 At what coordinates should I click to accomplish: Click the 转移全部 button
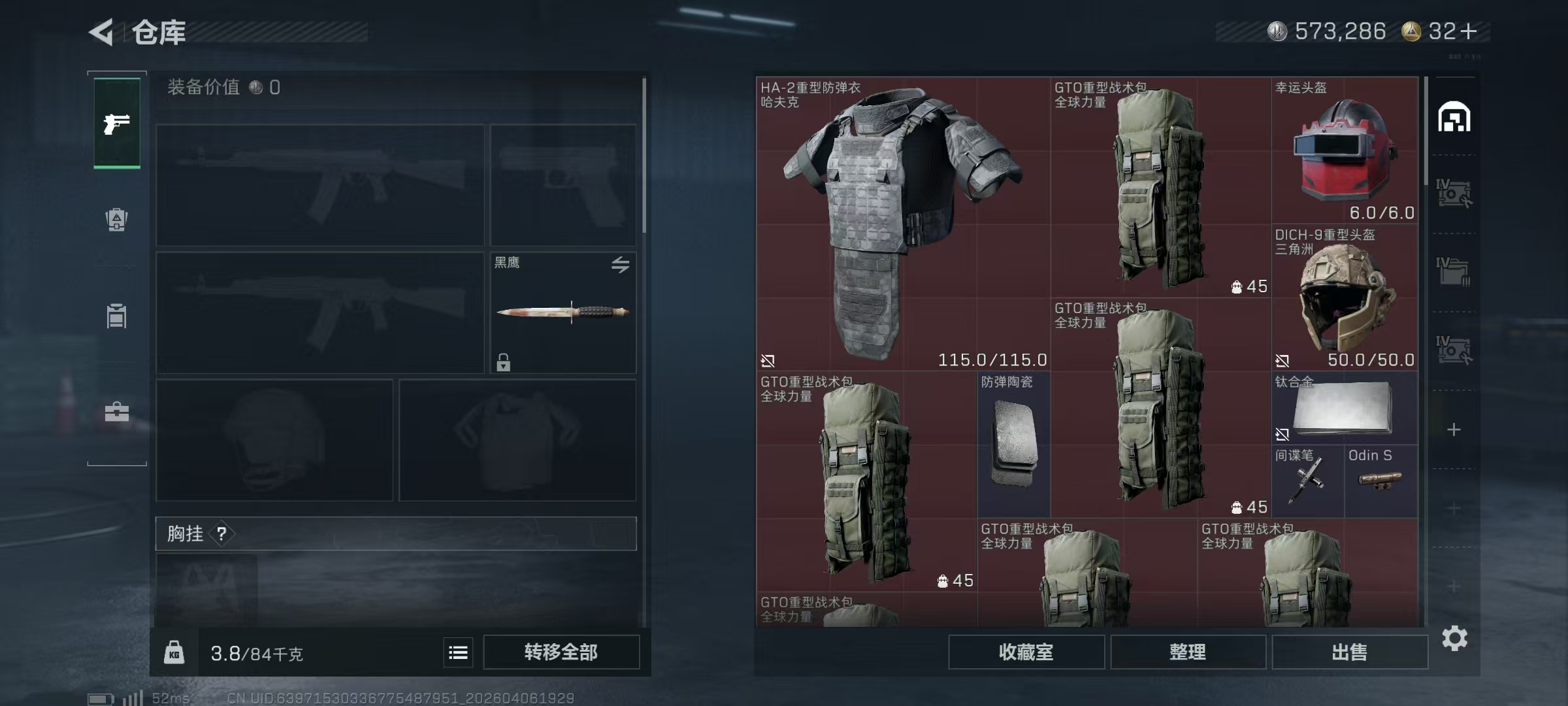[x=561, y=652]
